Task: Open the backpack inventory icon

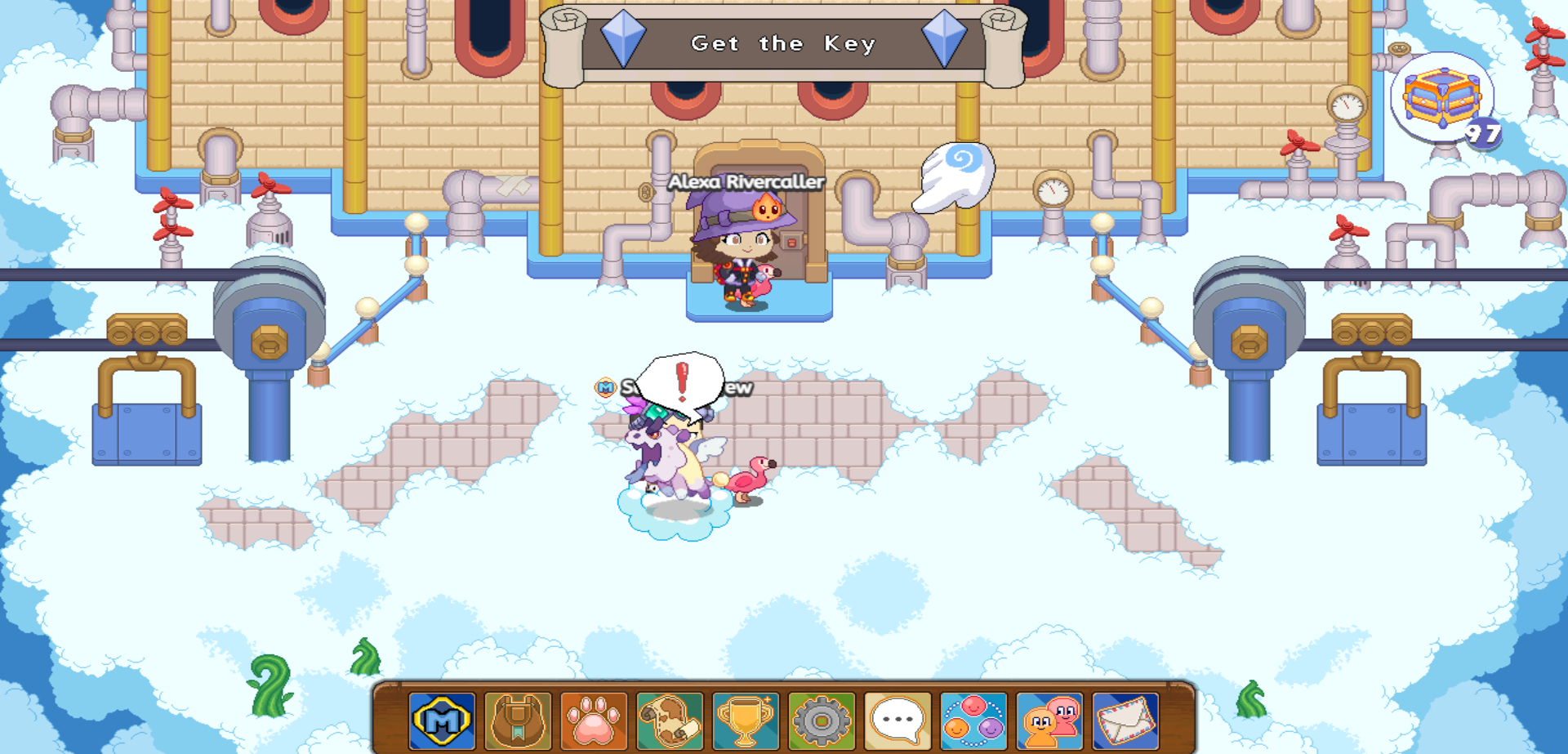Action: coord(515,719)
